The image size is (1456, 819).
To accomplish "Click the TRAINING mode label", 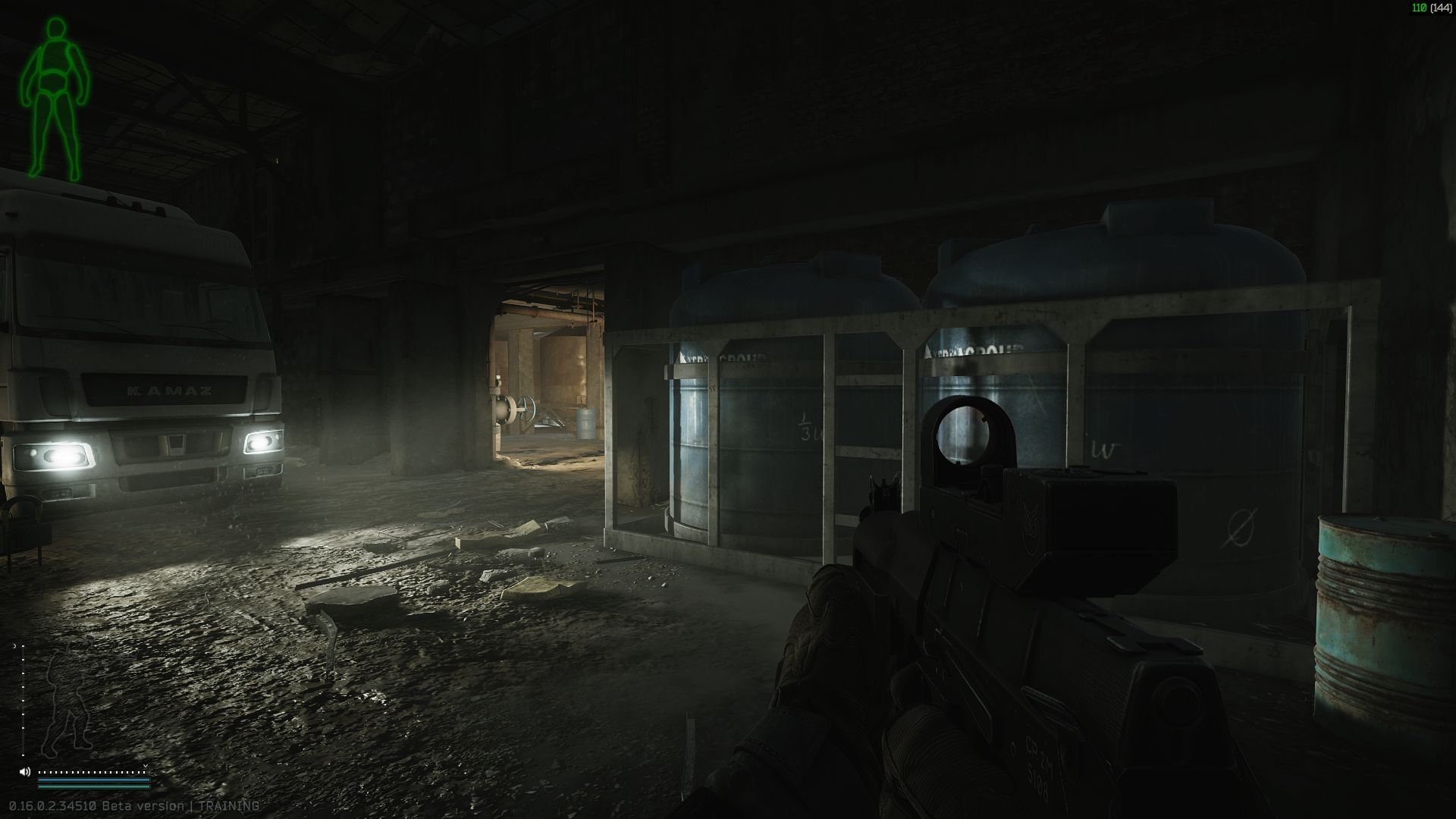I will [x=228, y=807].
